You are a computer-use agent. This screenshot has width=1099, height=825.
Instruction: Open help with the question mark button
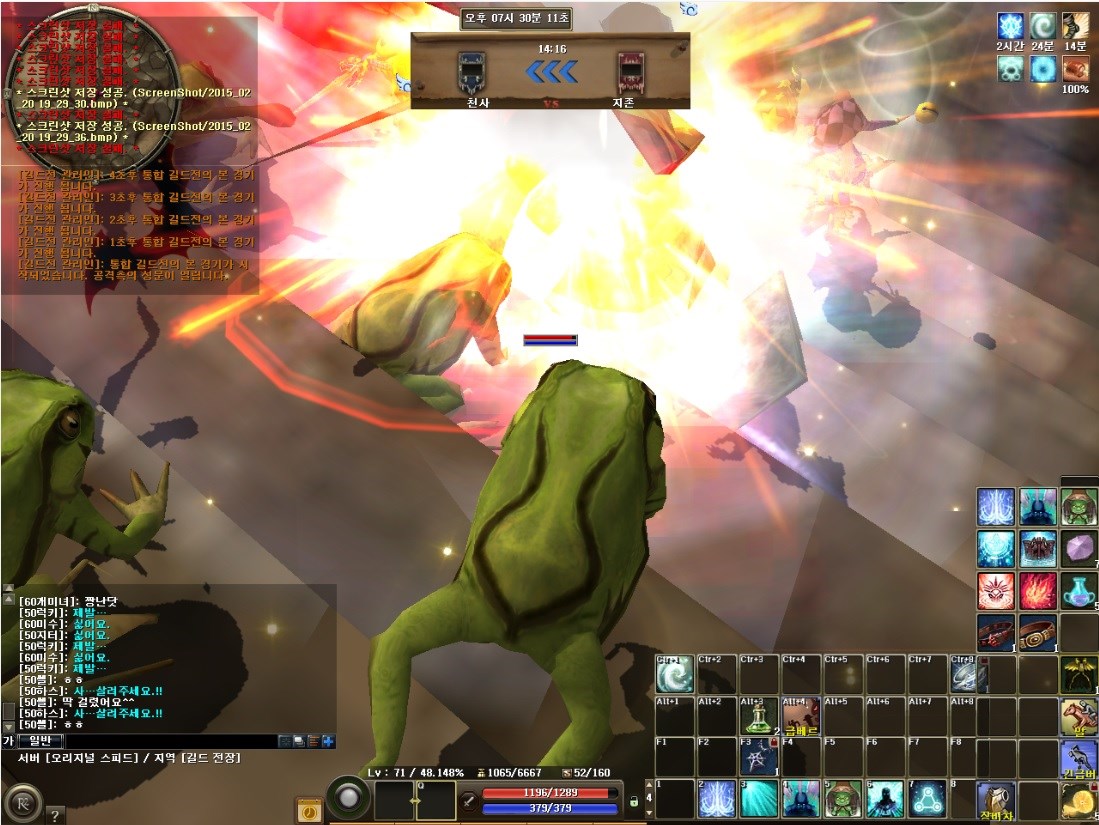(55, 814)
